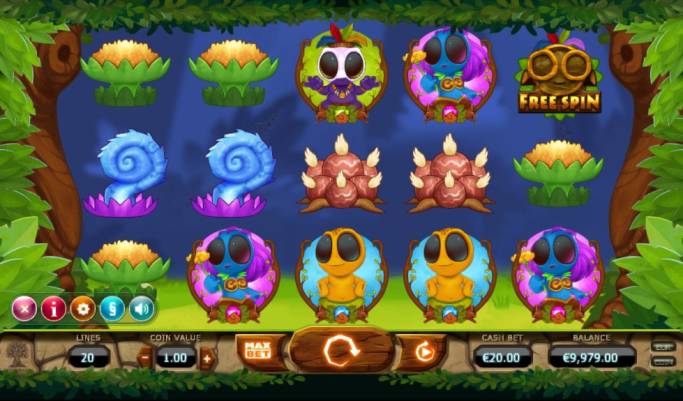The image size is (683, 401).
Task: Increase the coin value with plus
Action: tap(206, 358)
